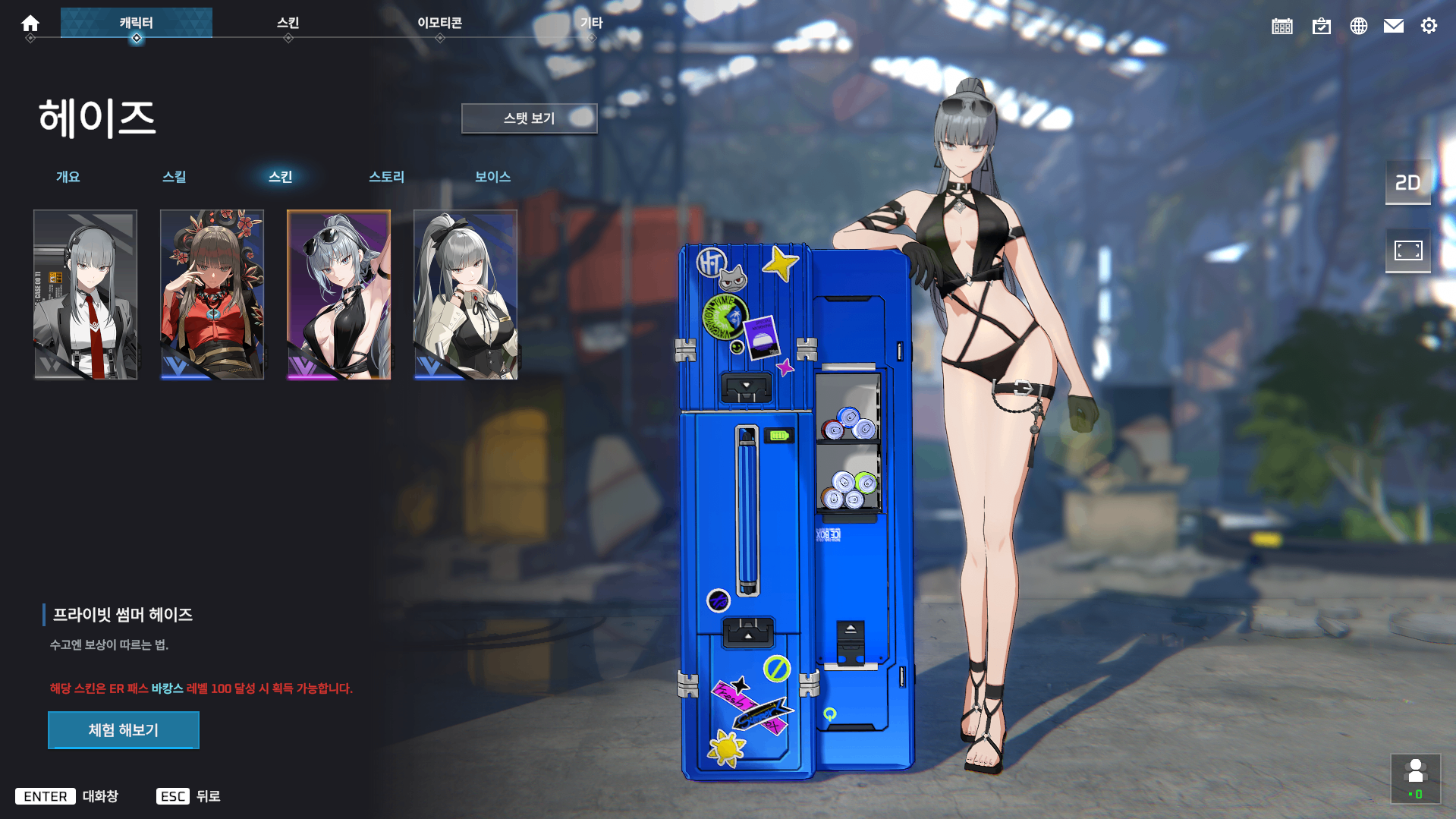Open the mail envelope icon
This screenshot has height=819, width=1456.
(x=1394, y=27)
